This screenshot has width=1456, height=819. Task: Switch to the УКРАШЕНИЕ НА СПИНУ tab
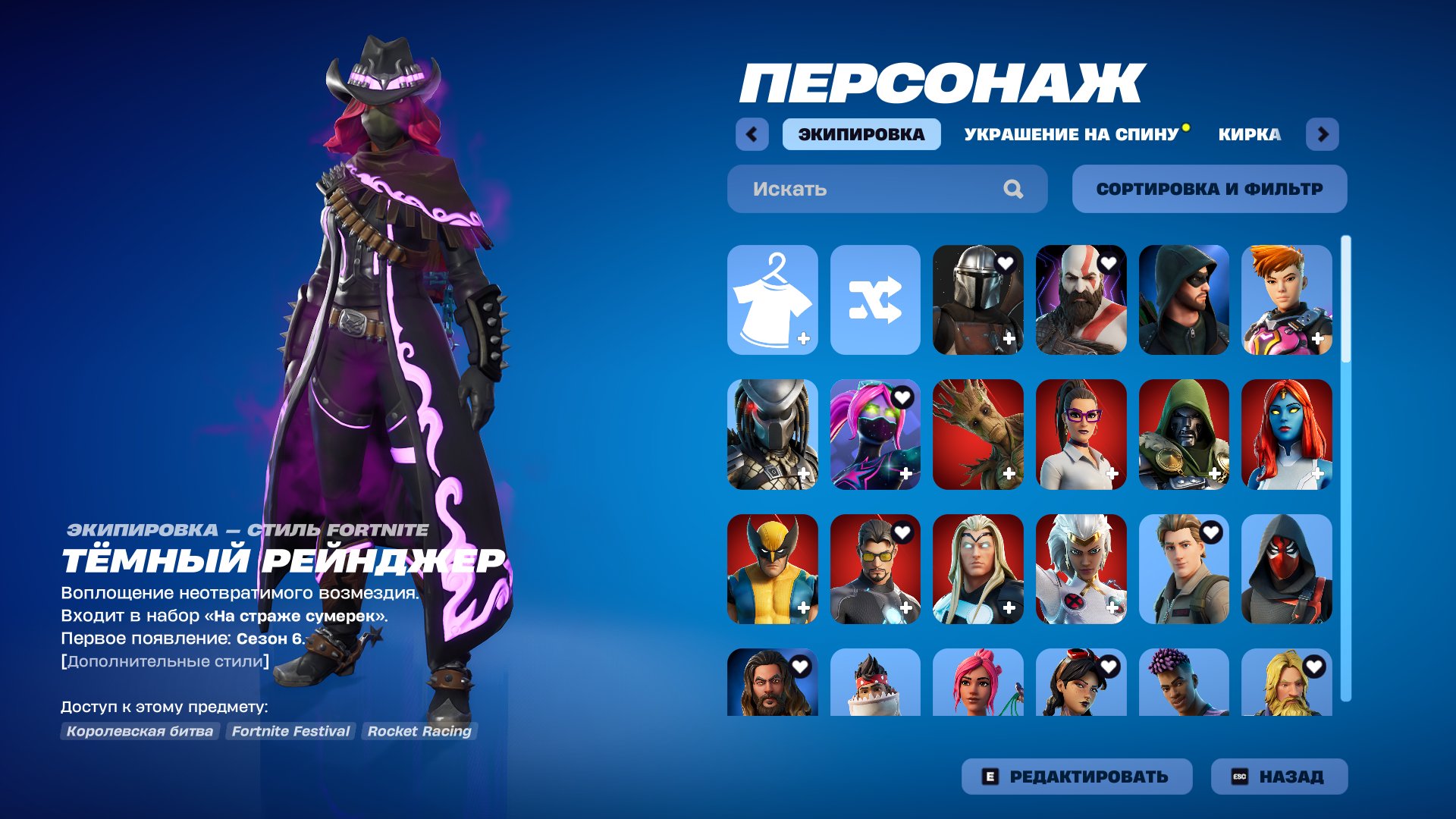(1071, 134)
